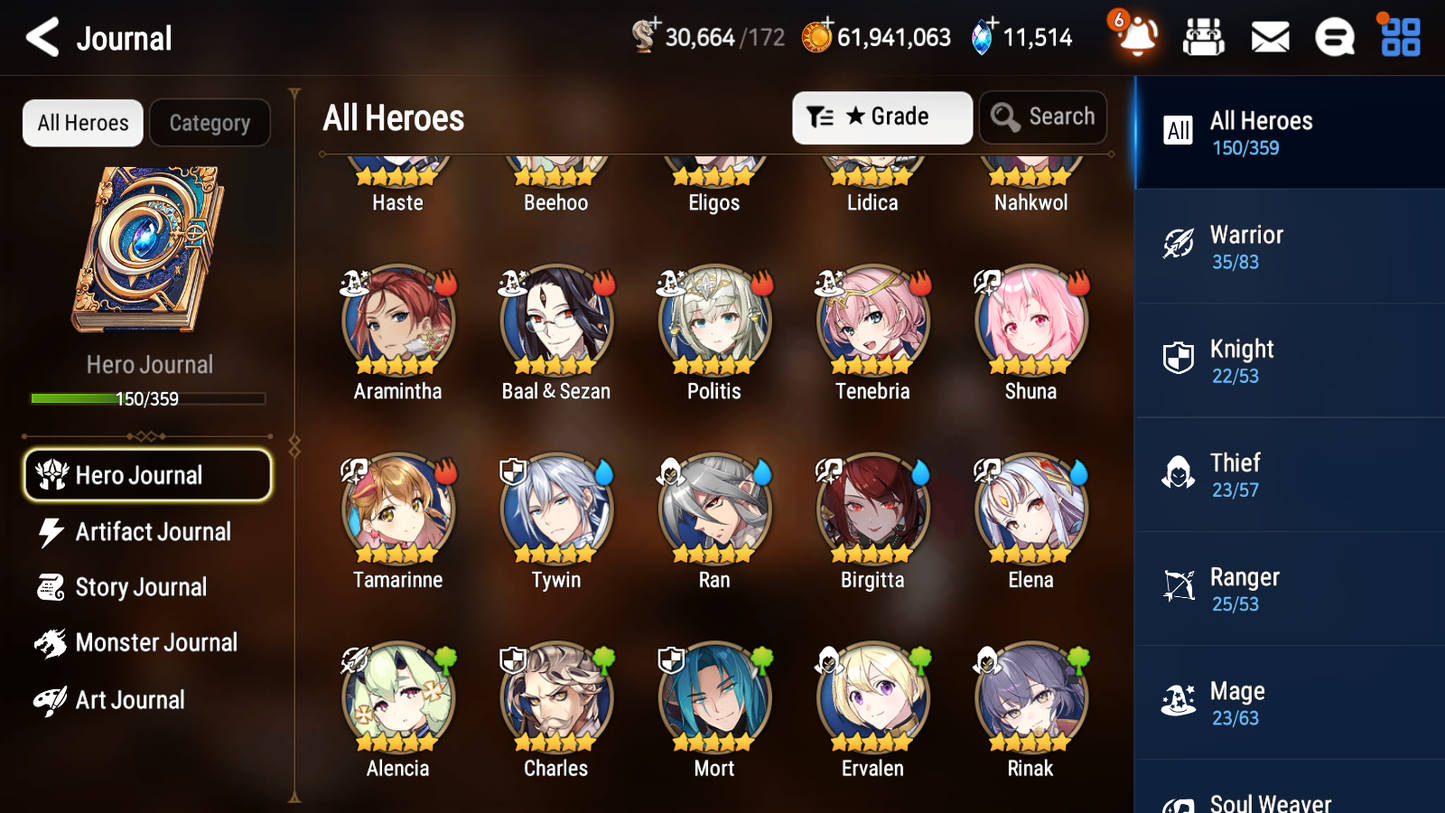Open the Artifact Journal
The height and width of the screenshot is (813, 1445).
tap(152, 531)
